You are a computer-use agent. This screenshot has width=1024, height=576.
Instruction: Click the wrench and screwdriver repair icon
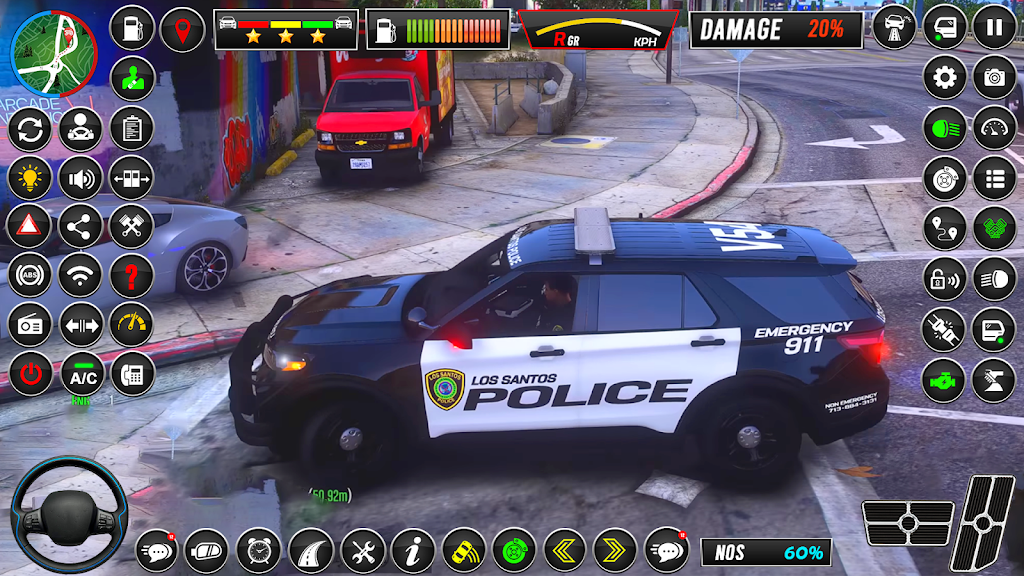[362, 550]
